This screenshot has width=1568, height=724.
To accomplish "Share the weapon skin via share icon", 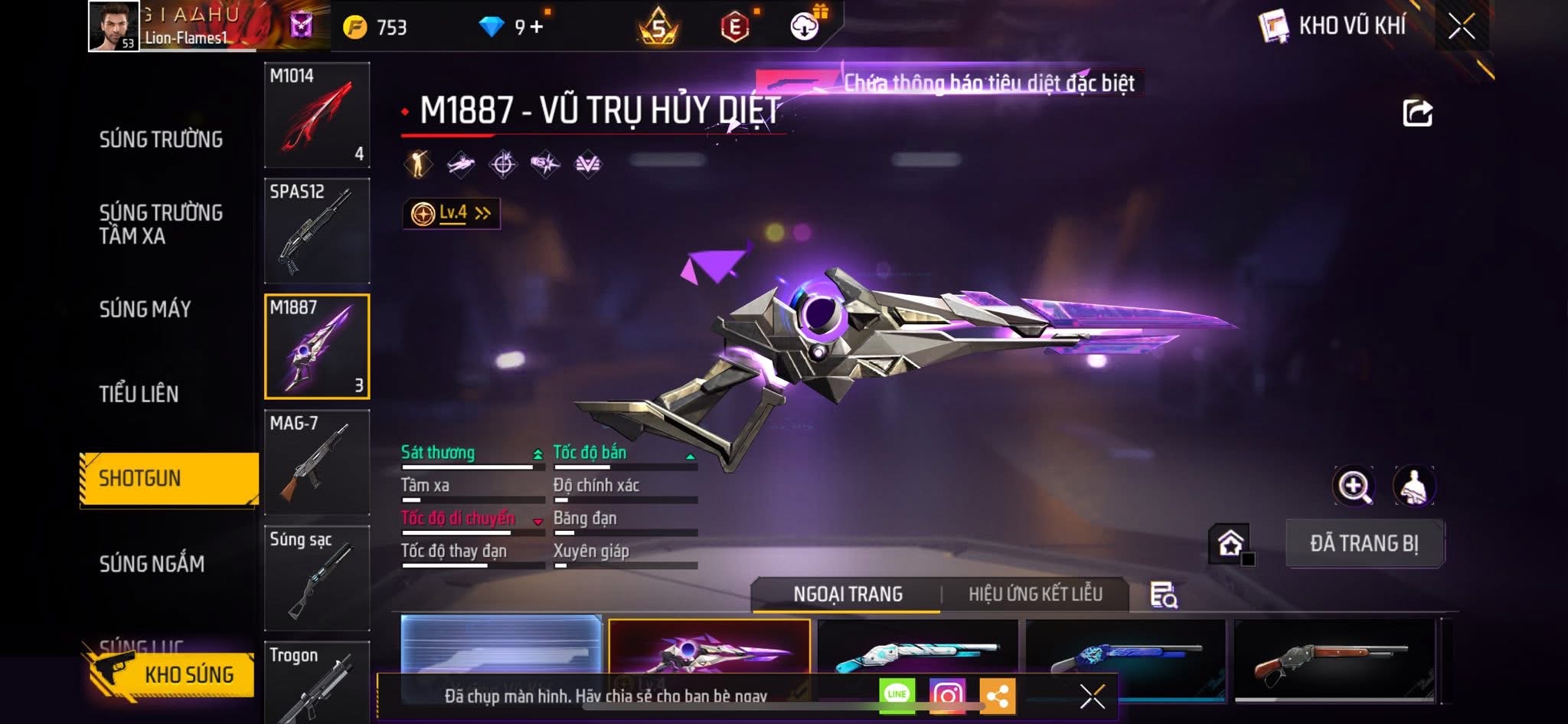I will tap(1417, 113).
